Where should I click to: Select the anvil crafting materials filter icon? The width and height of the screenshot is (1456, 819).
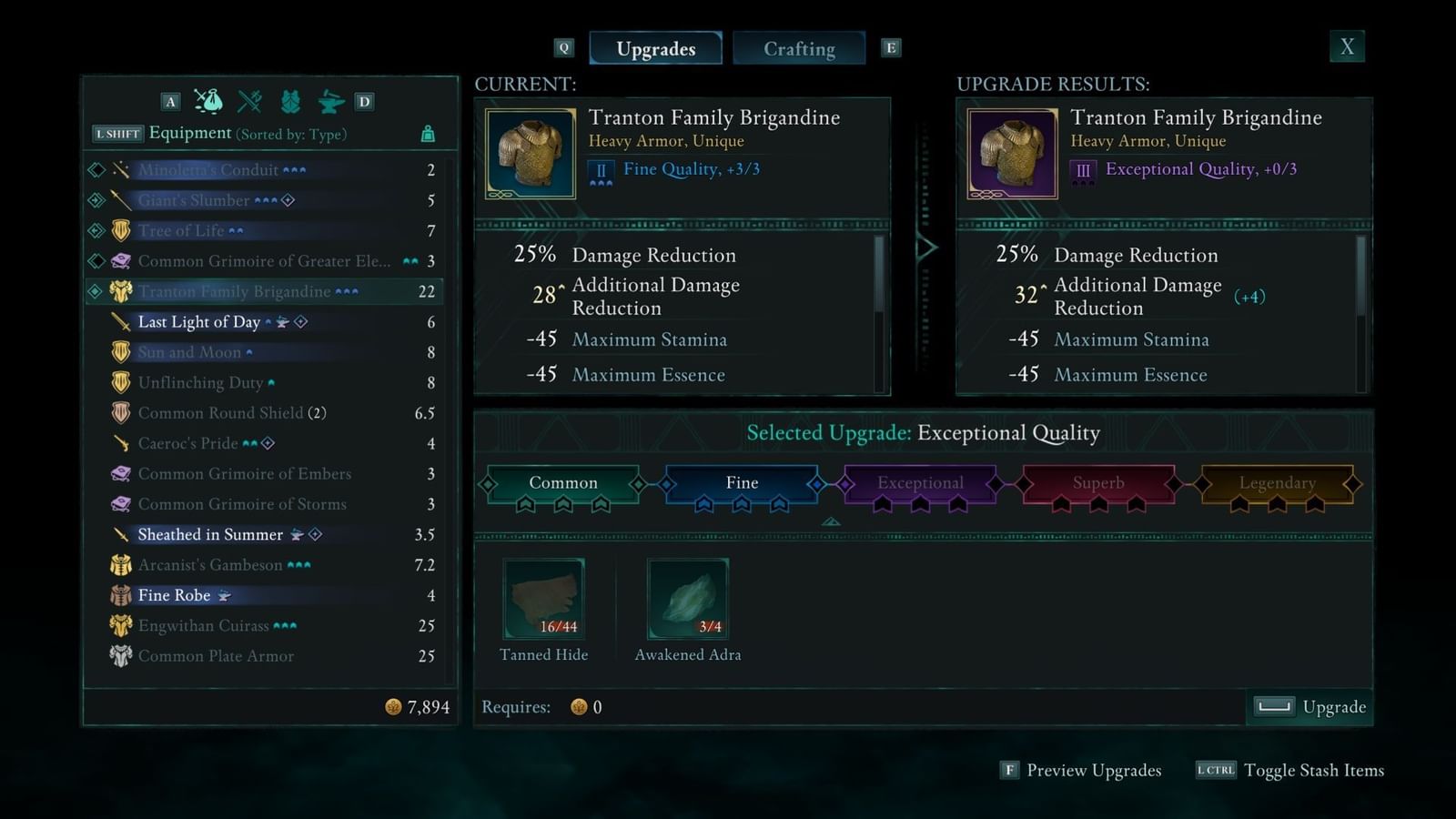click(x=332, y=101)
